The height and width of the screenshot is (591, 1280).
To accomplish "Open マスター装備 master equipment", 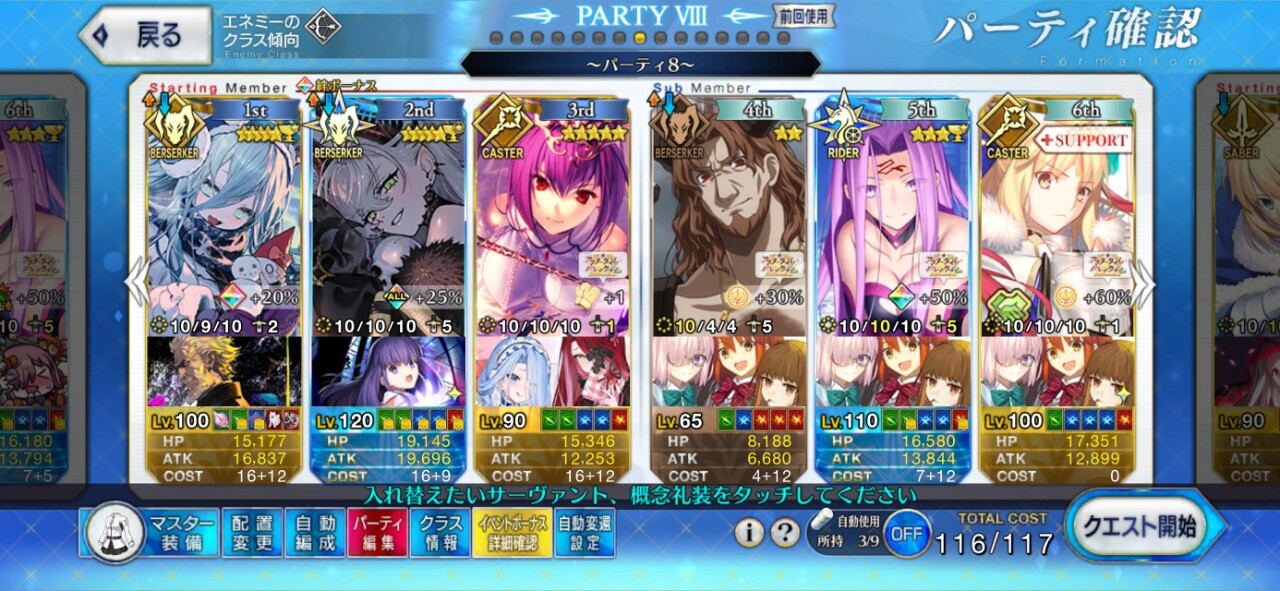I will point(150,533).
